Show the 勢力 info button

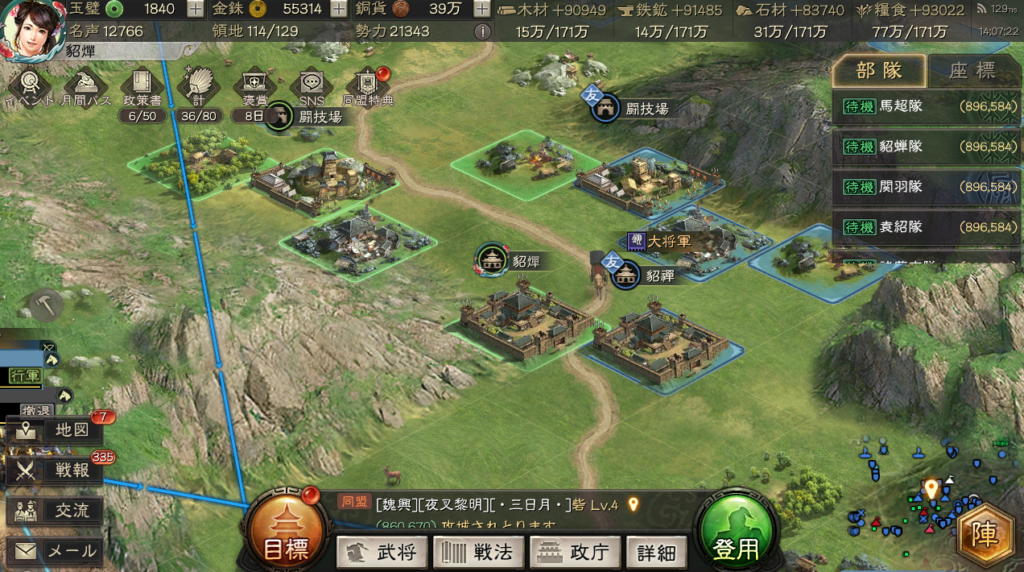(482, 31)
